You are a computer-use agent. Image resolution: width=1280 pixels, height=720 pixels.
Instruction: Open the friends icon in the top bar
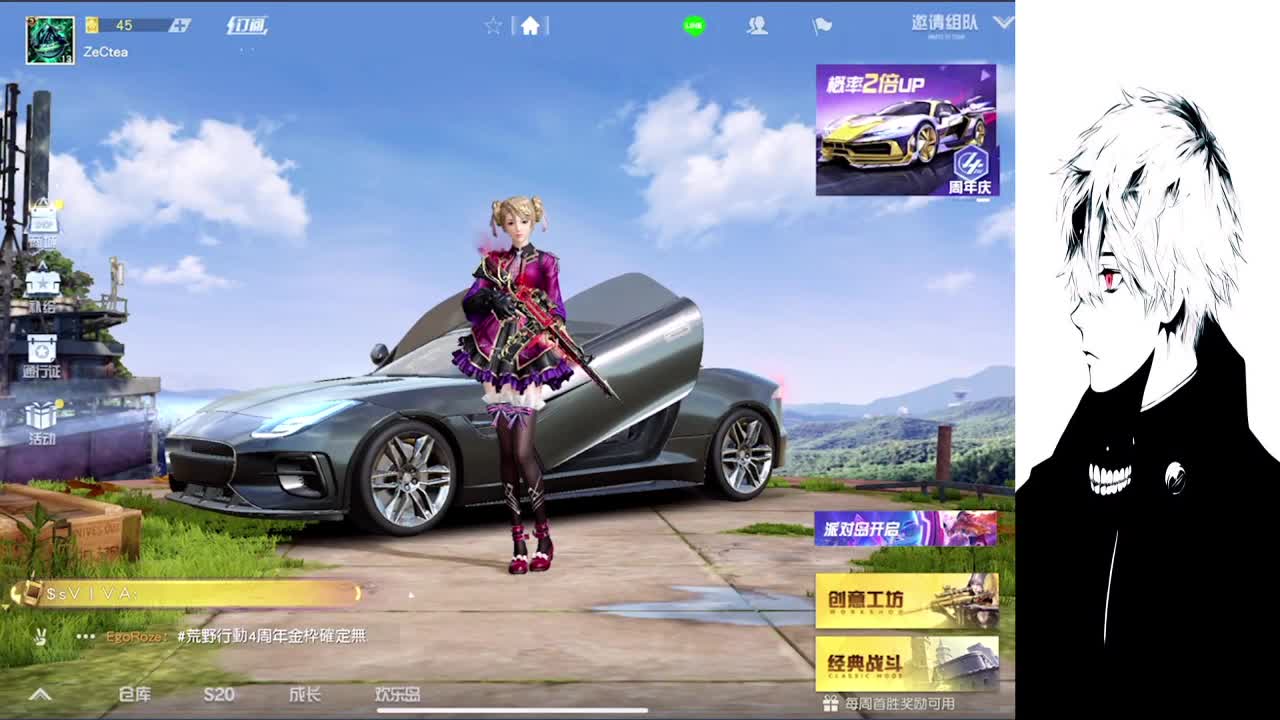(757, 27)
